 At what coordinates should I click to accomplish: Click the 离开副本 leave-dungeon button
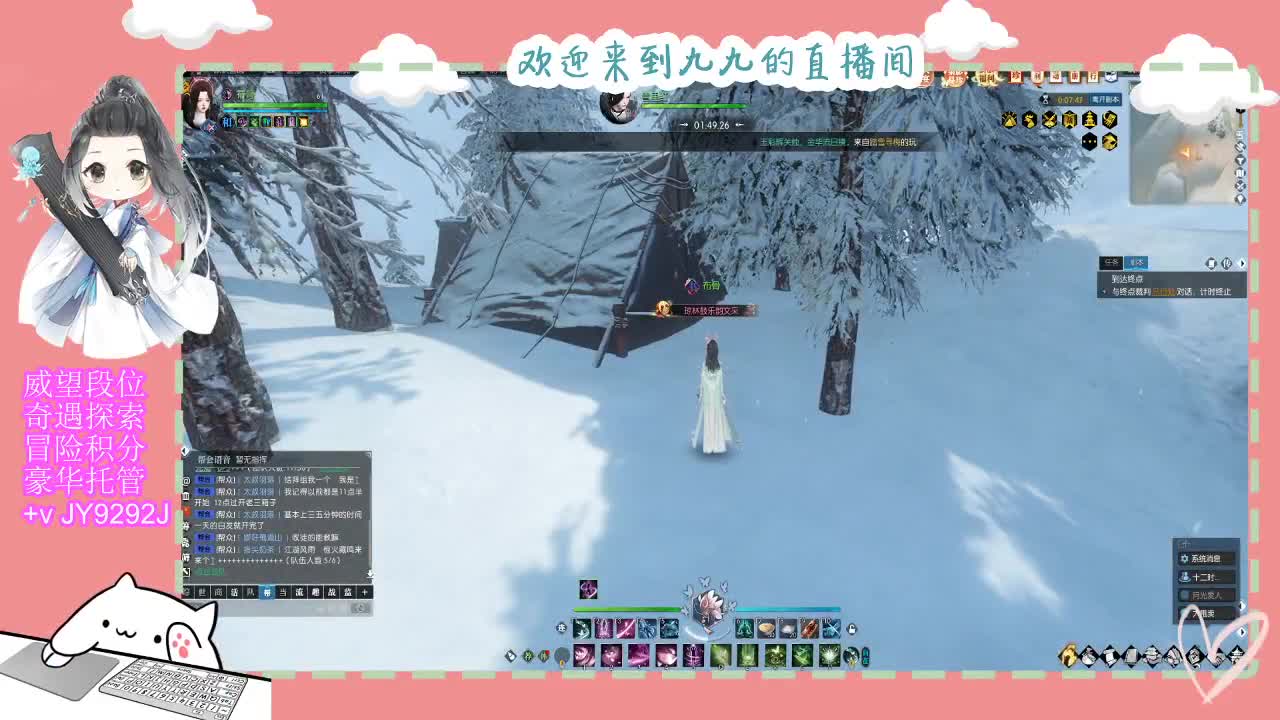click(1106, 99)
